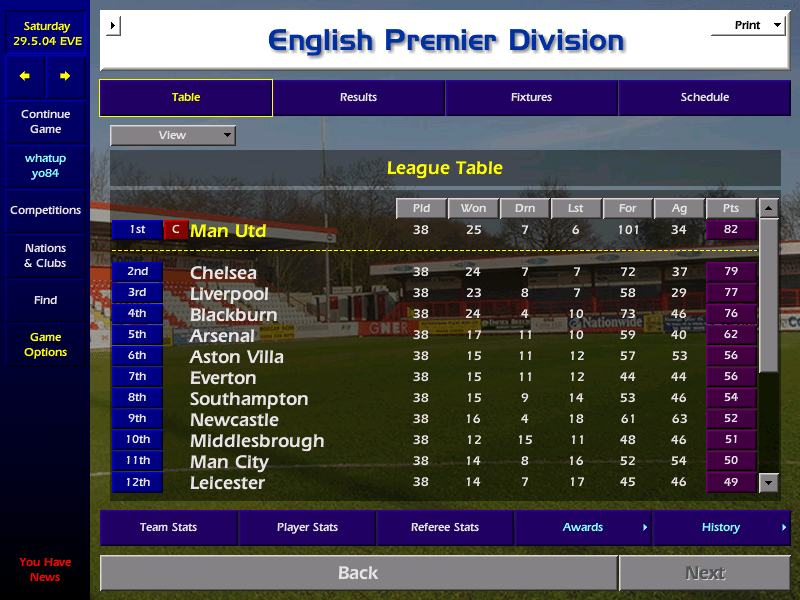Open the Print dropdown menu
Viewport: 800px width, 600px height.
point(747,26)
